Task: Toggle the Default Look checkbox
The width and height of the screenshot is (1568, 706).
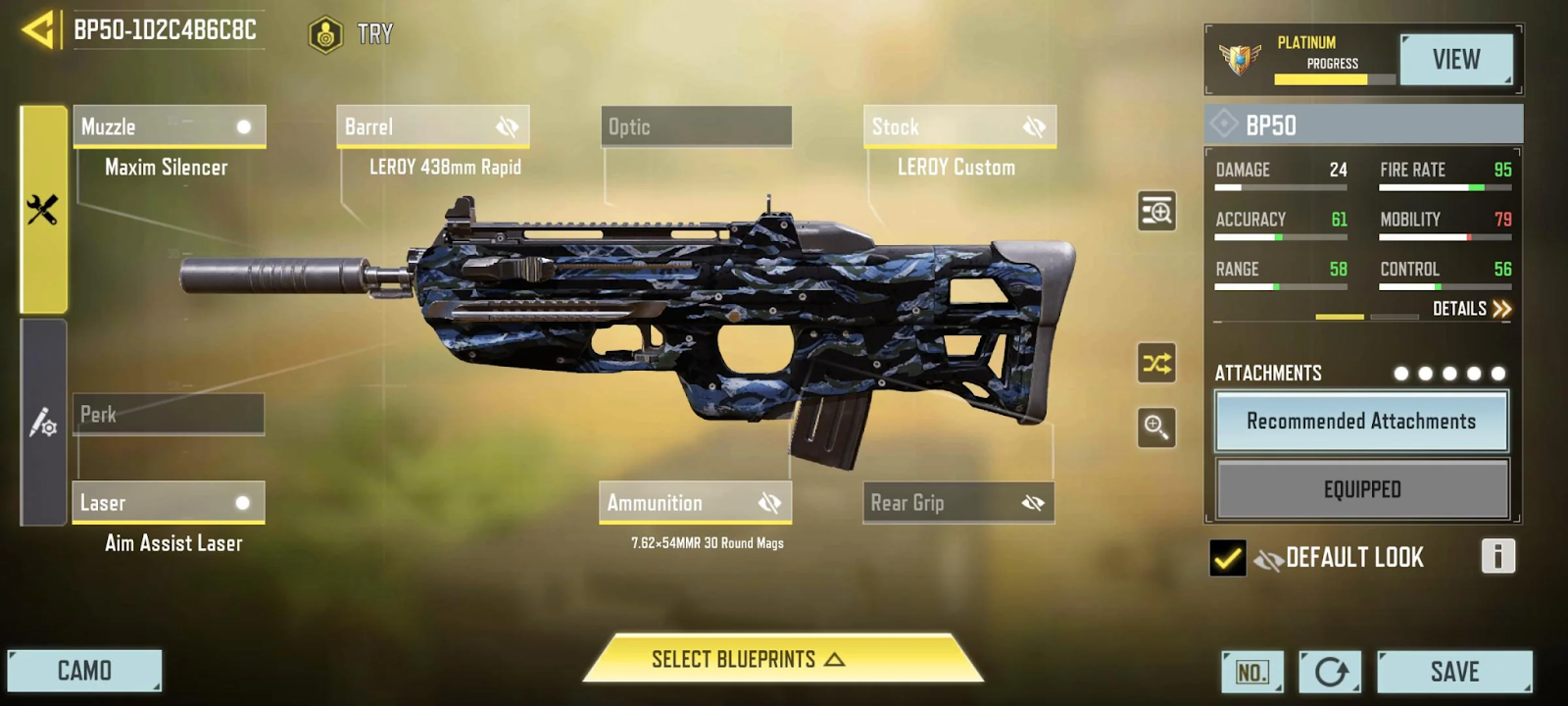Action: point(1227,558)
